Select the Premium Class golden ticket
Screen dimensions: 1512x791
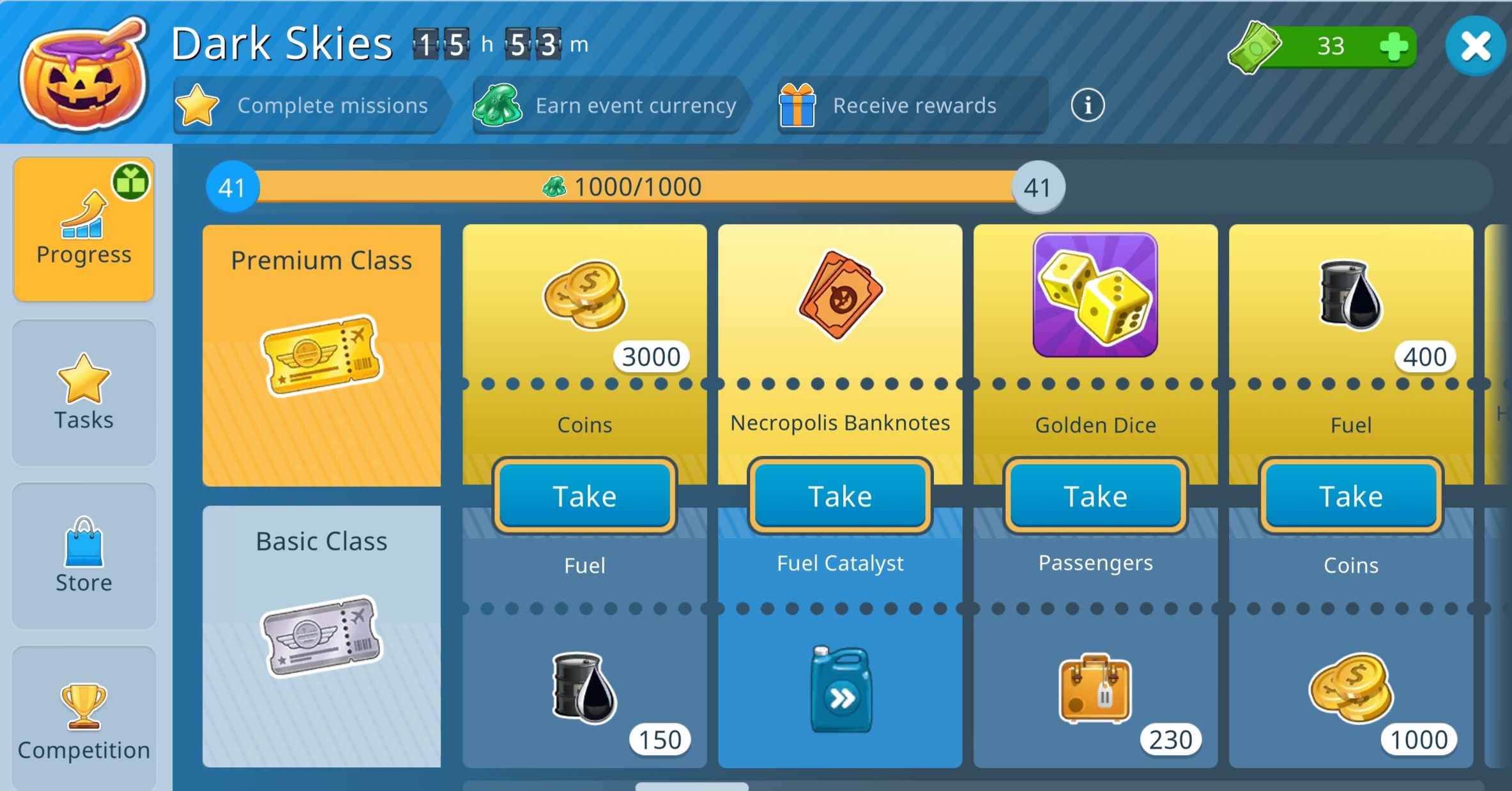(x=321, y=355)
